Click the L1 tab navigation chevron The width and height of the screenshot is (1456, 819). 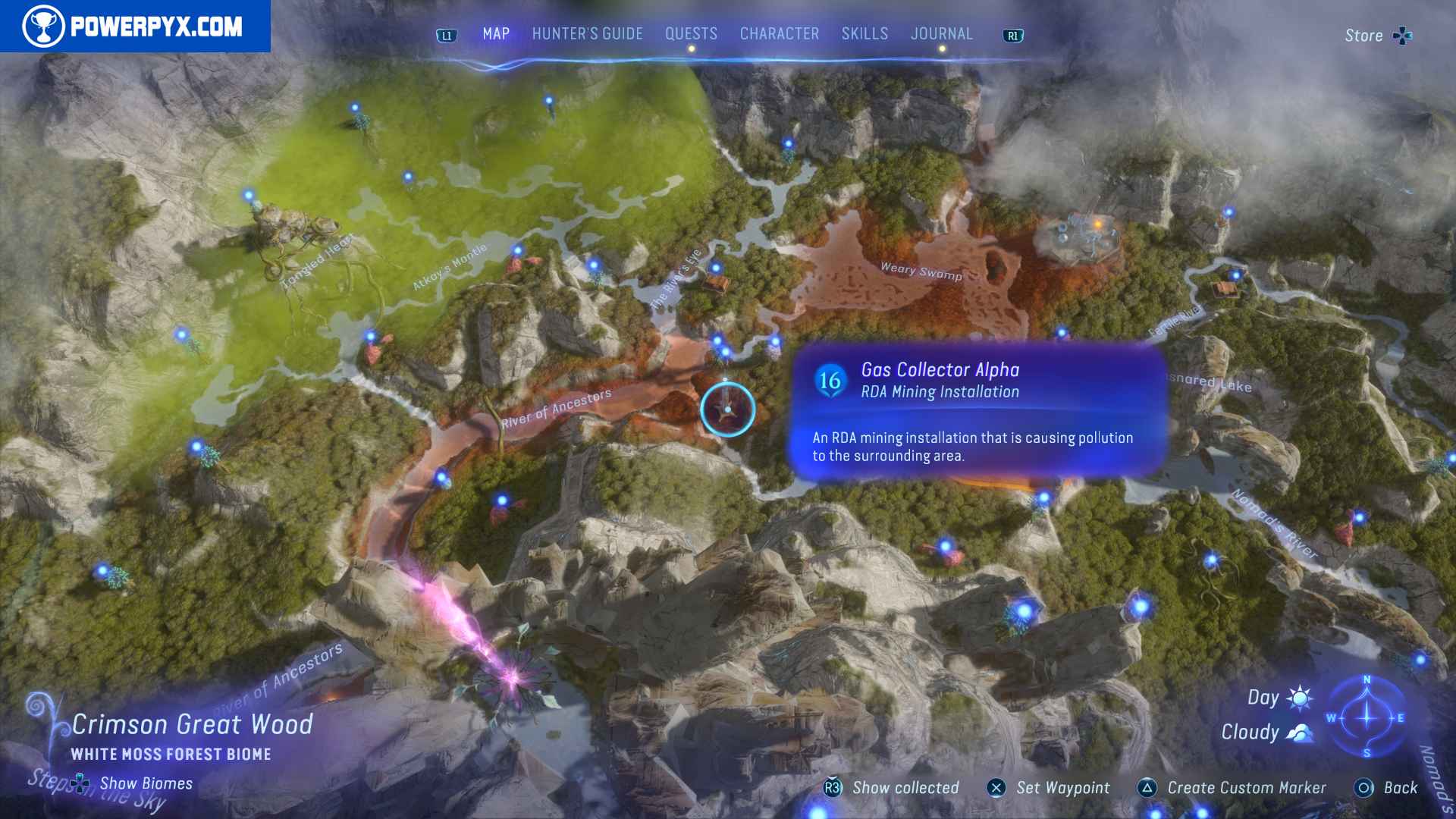point(446,33)
